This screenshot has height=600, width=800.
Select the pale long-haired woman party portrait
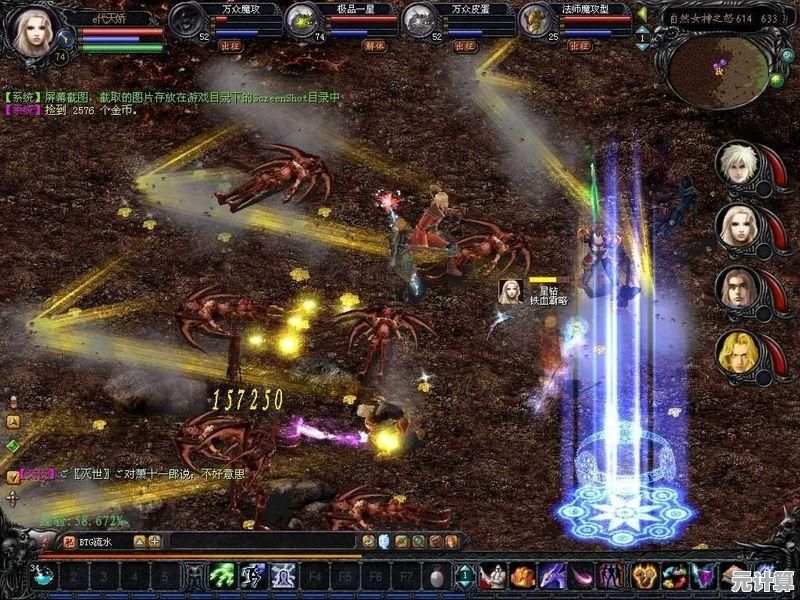(x=738, y=227)
